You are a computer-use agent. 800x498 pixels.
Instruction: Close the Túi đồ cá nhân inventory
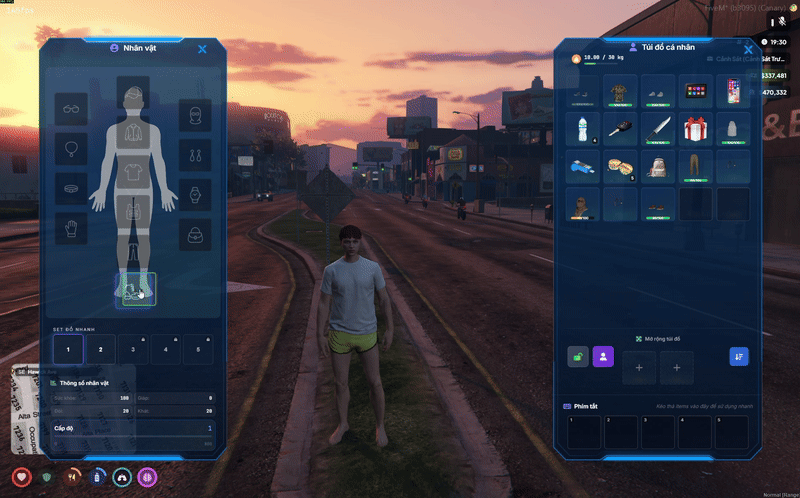[x=748, y=49]
